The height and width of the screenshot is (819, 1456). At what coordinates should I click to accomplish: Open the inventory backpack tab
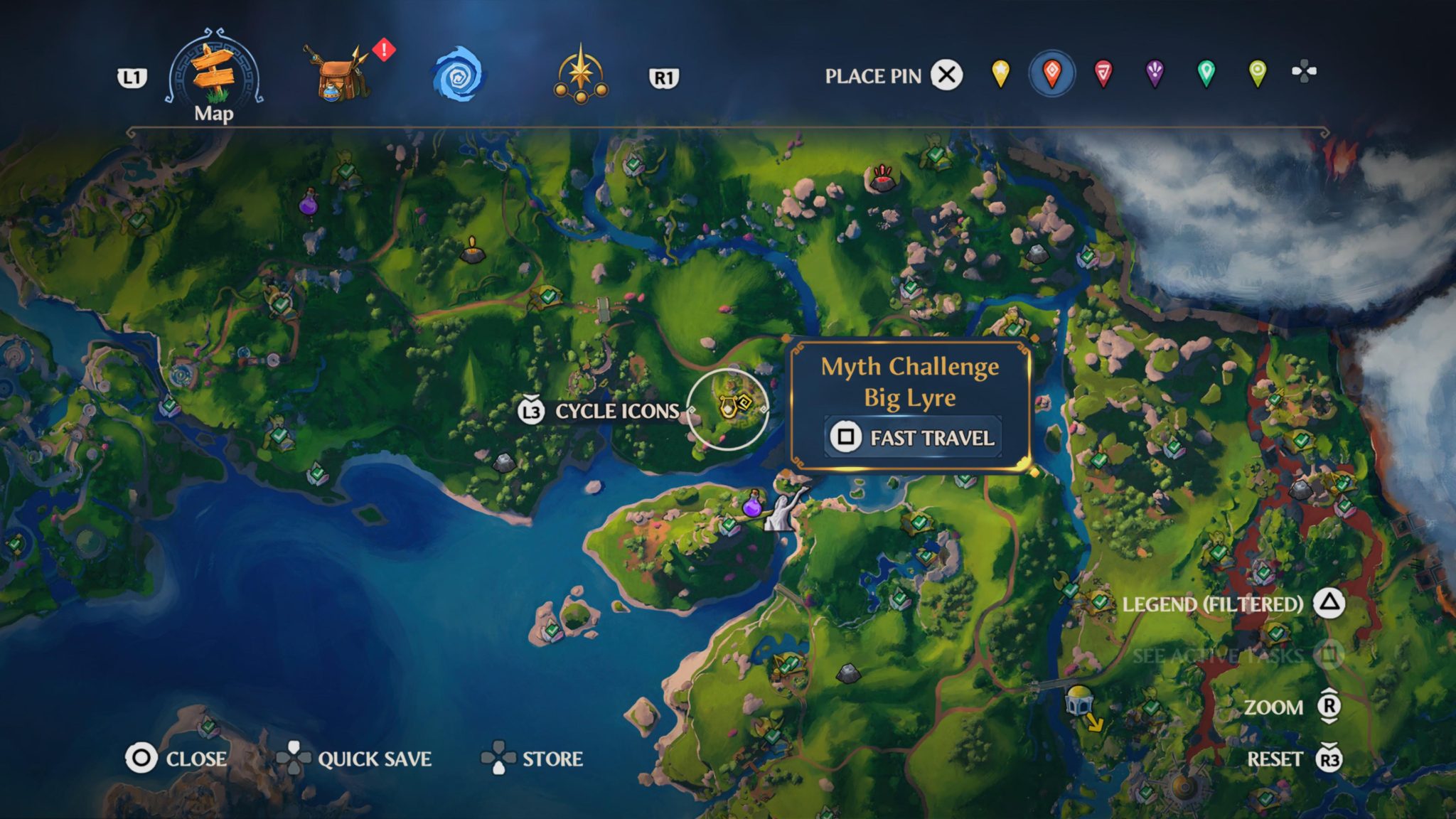point(336,74)
